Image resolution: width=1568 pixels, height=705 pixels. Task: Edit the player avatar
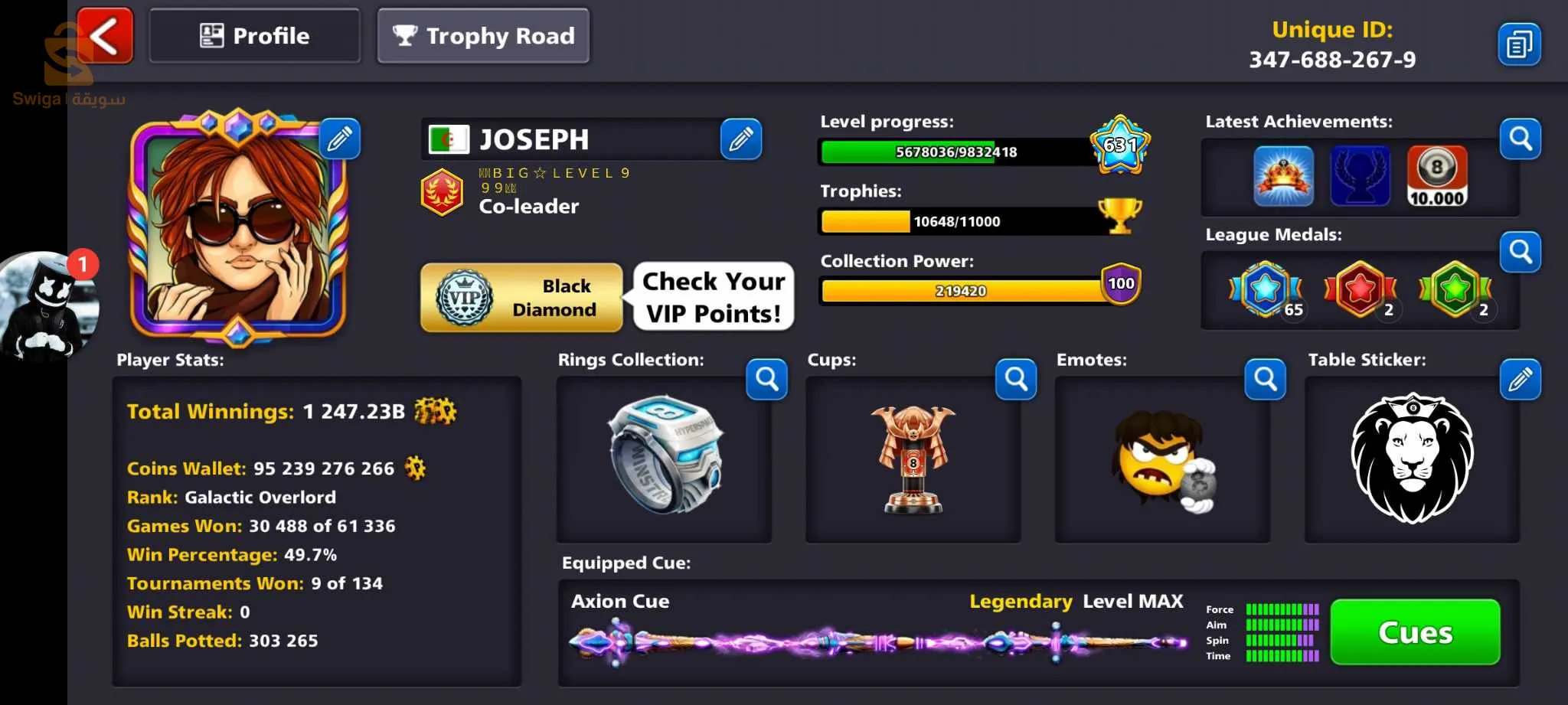coord(339,139)
